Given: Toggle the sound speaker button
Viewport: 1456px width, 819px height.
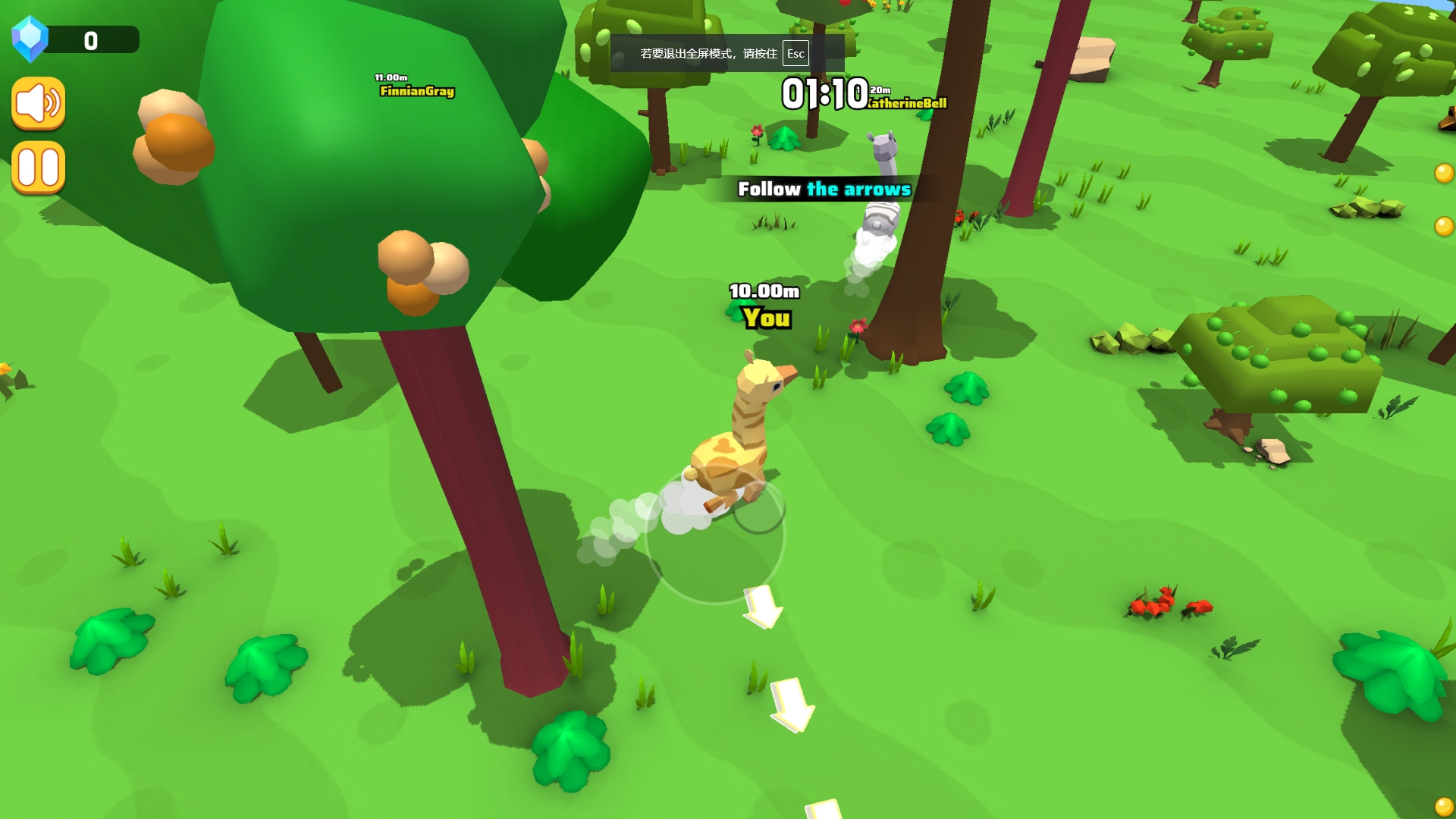Looking at the screenshot, I should pos(39,103).
